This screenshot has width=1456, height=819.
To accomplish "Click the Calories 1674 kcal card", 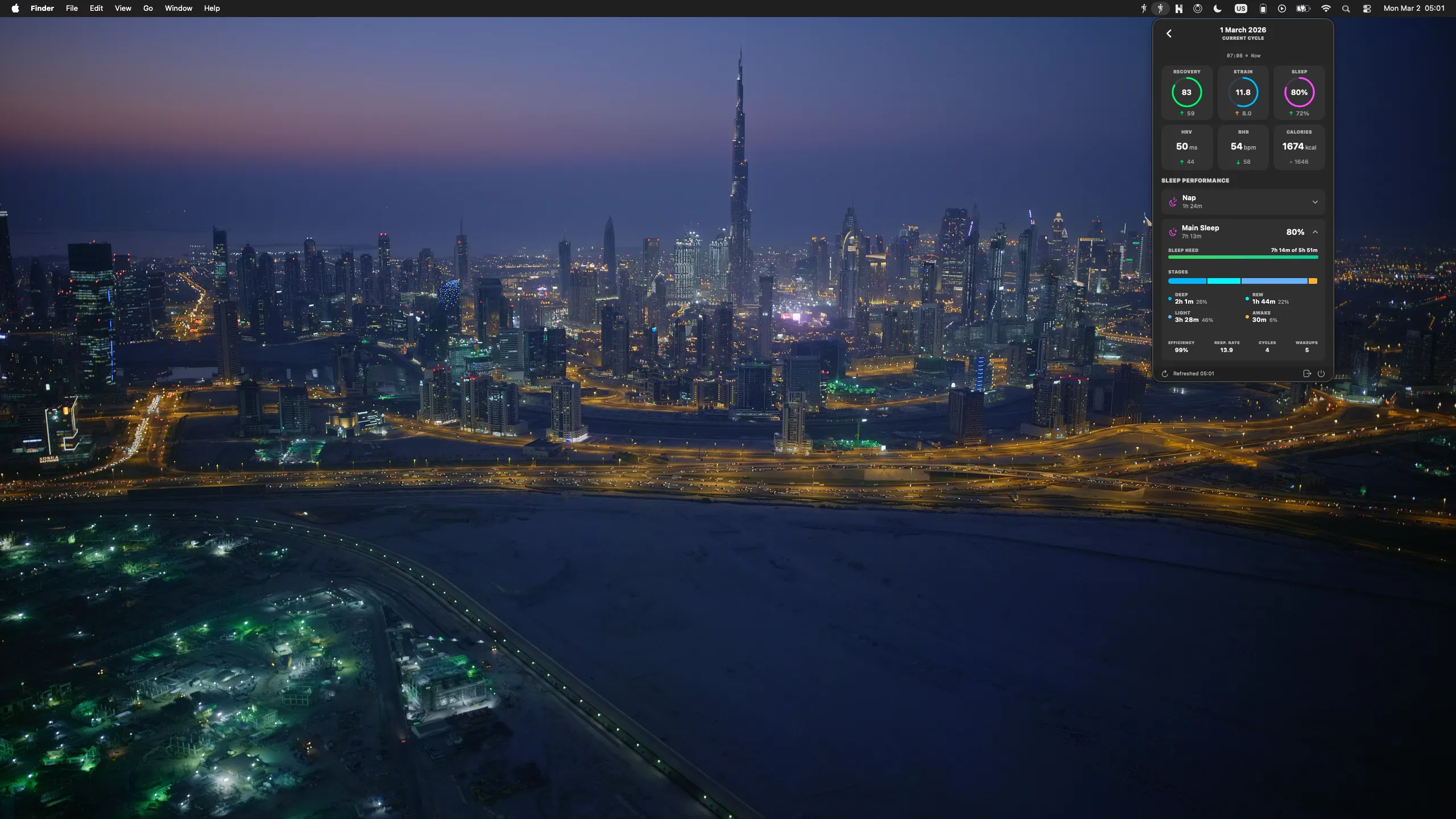I will point(1299,146).
